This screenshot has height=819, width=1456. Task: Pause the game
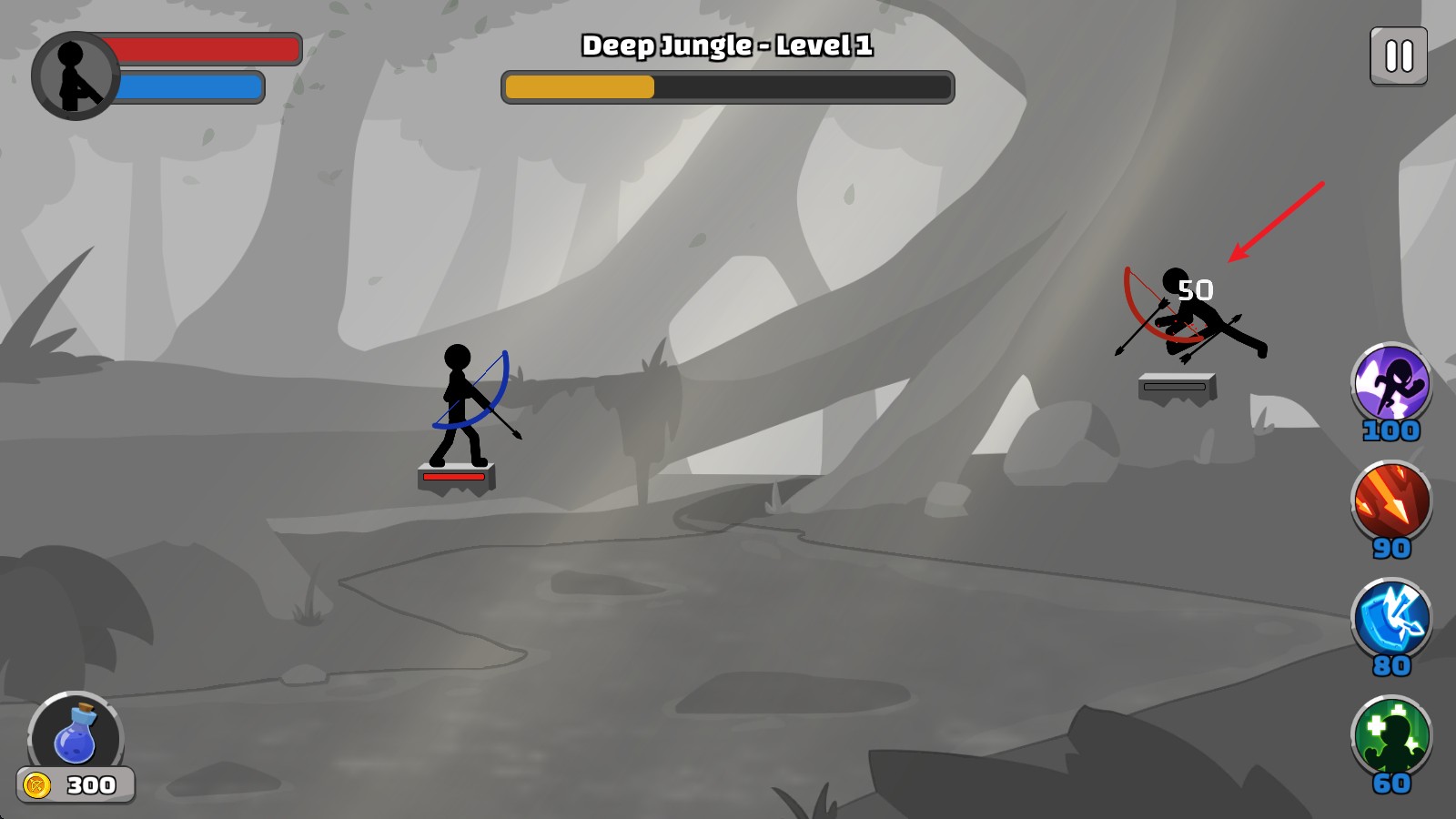point(1398,56)
